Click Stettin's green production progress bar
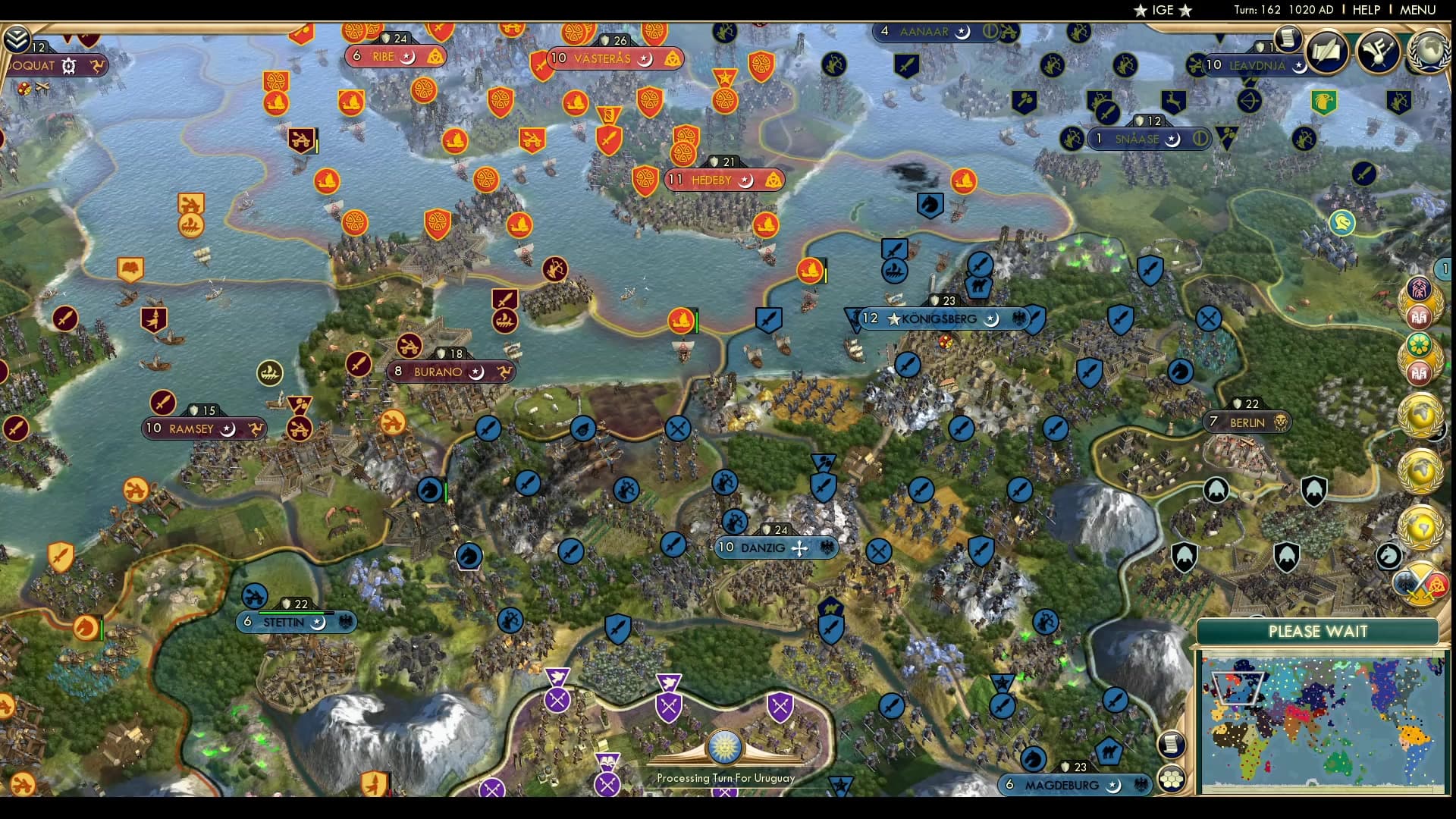 click(291, 613)
